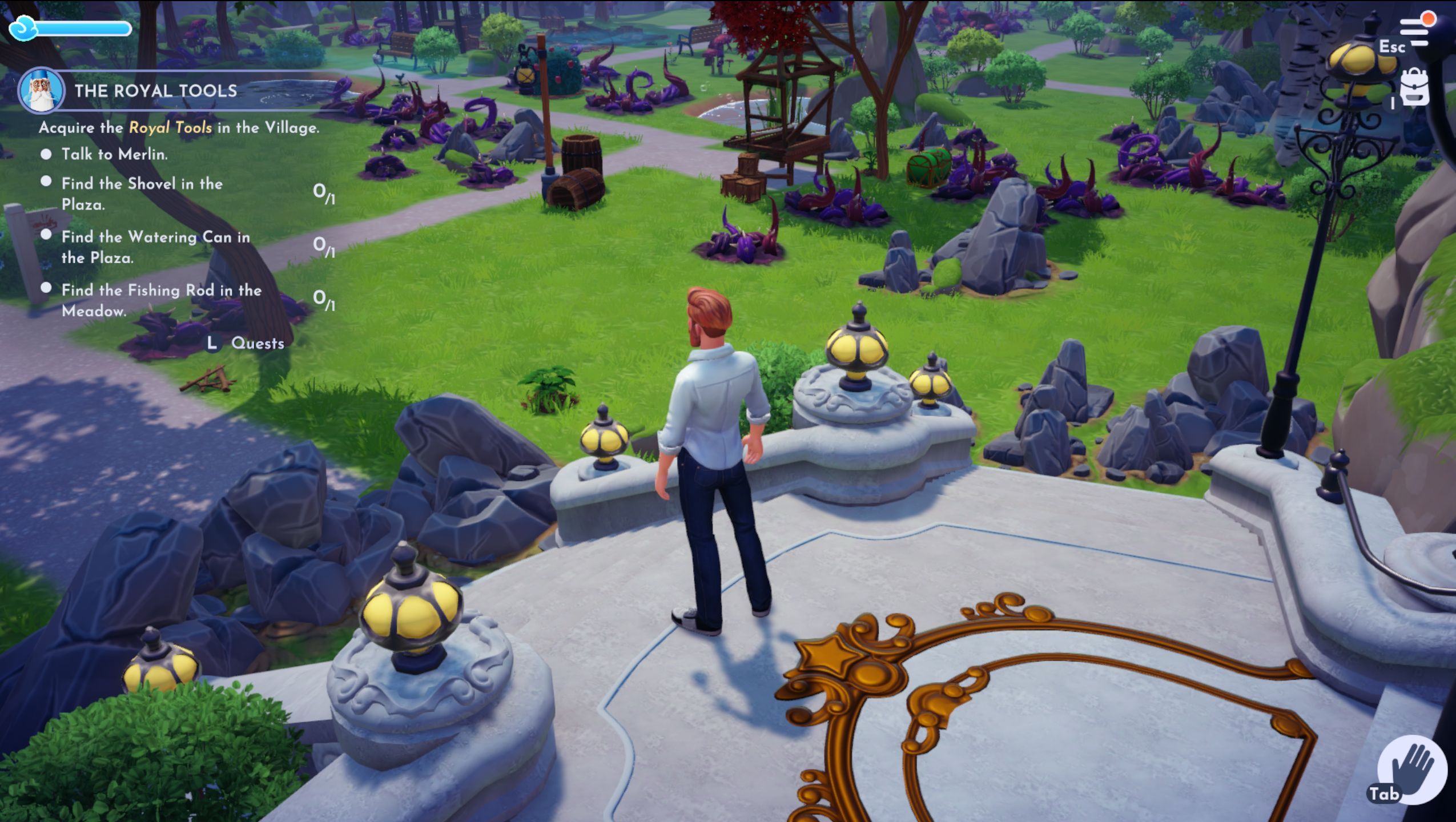Screen dimensions: 1456x822
Task: Click the I key badge beside the backpack
Action: [x=1391, y=102]
